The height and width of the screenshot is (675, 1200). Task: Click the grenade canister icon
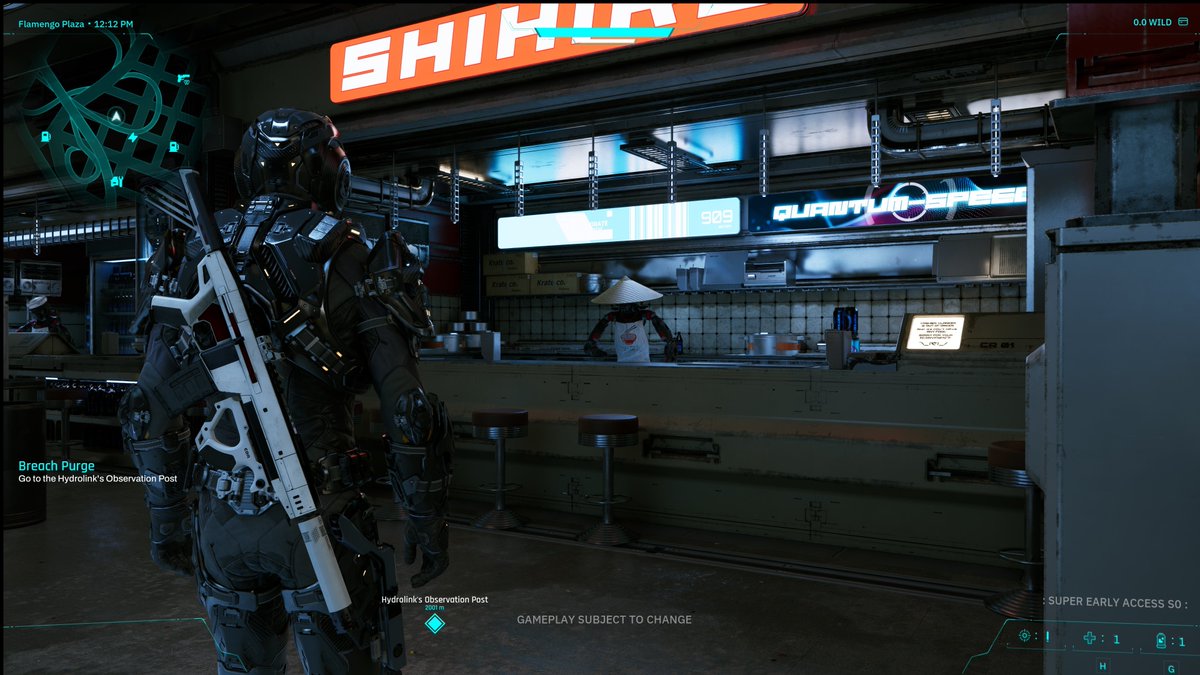point(1160,640)
